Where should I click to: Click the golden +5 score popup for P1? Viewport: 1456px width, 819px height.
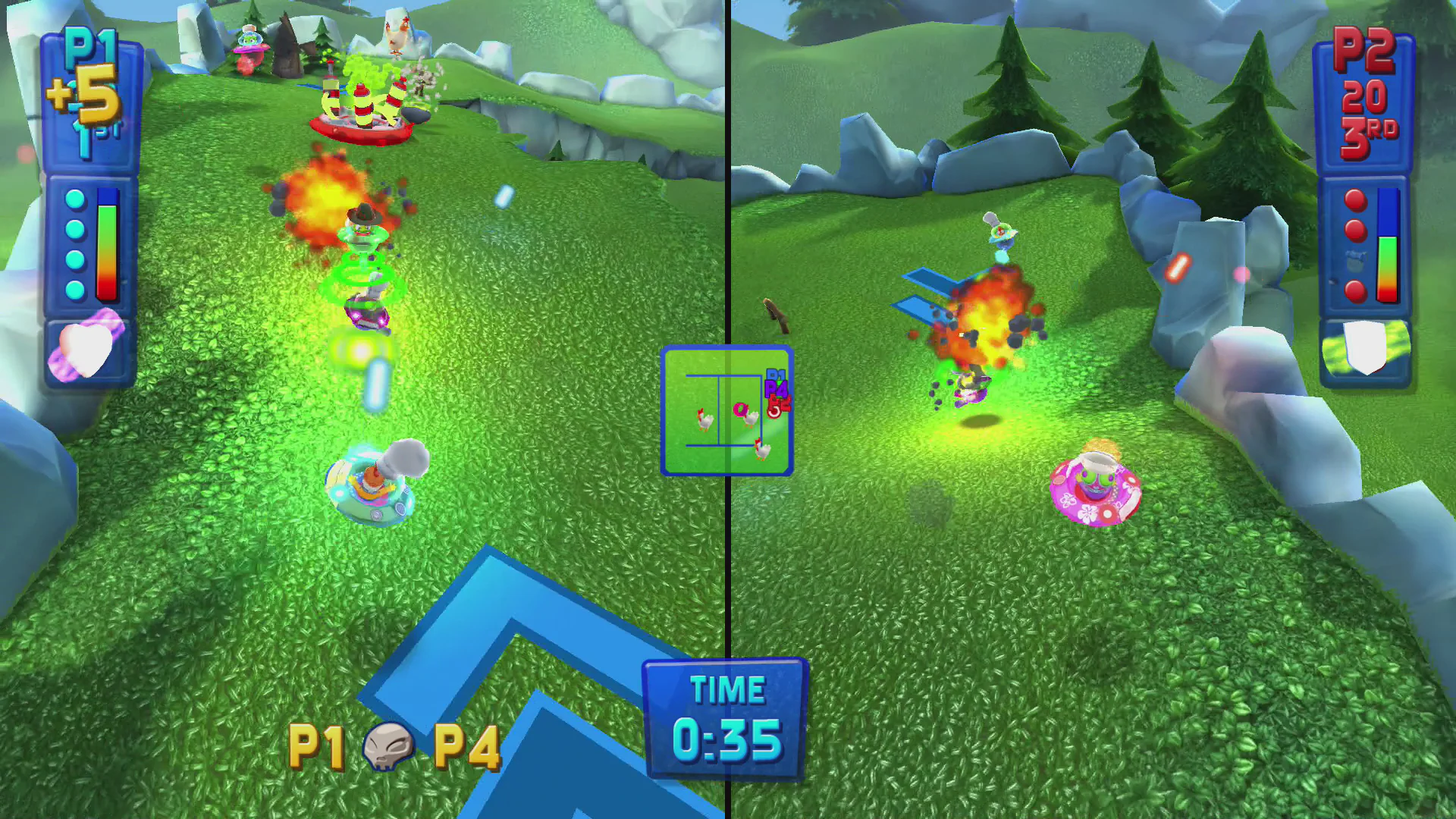click(85, 93)
